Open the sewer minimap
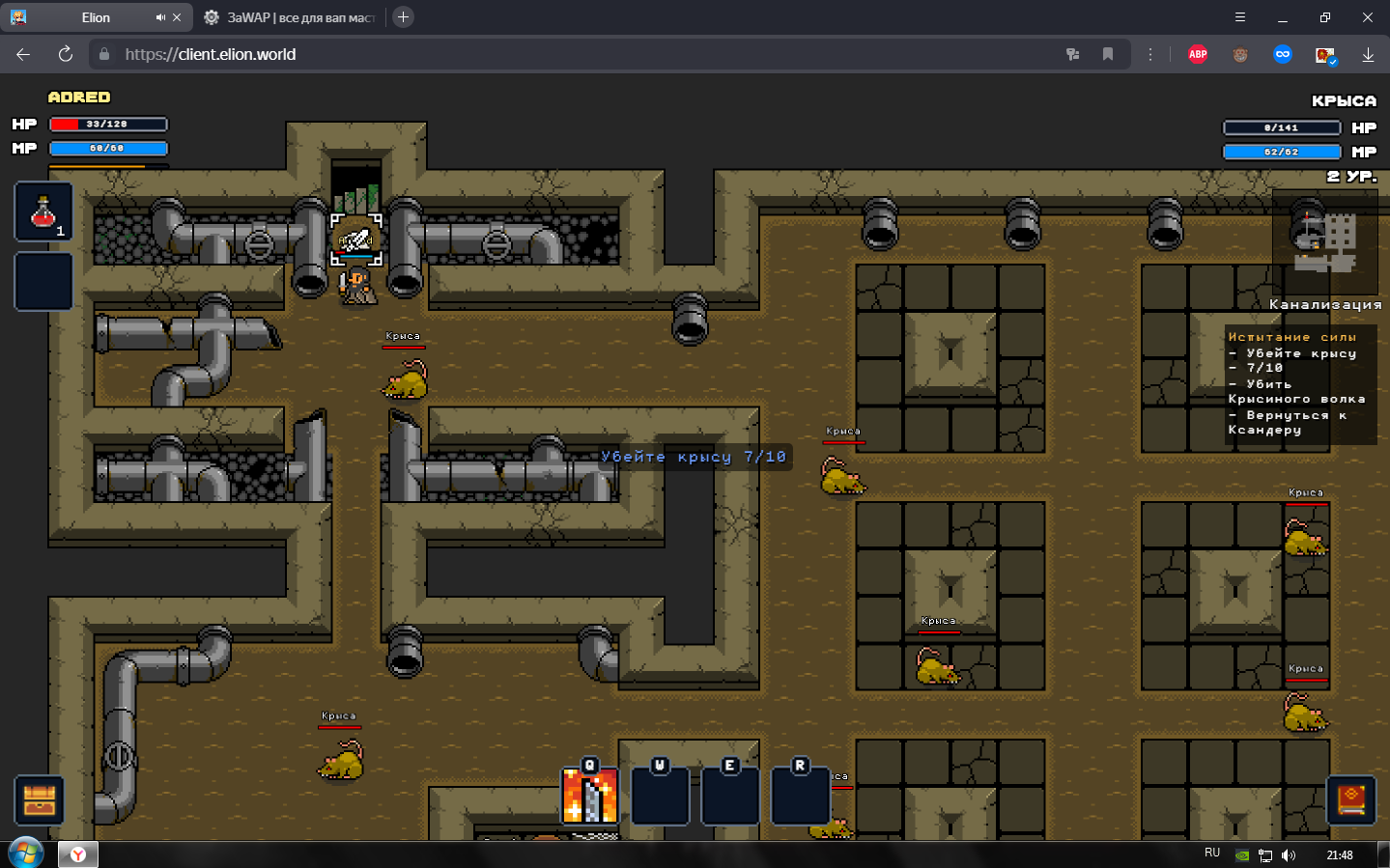 coord(1325,241)
